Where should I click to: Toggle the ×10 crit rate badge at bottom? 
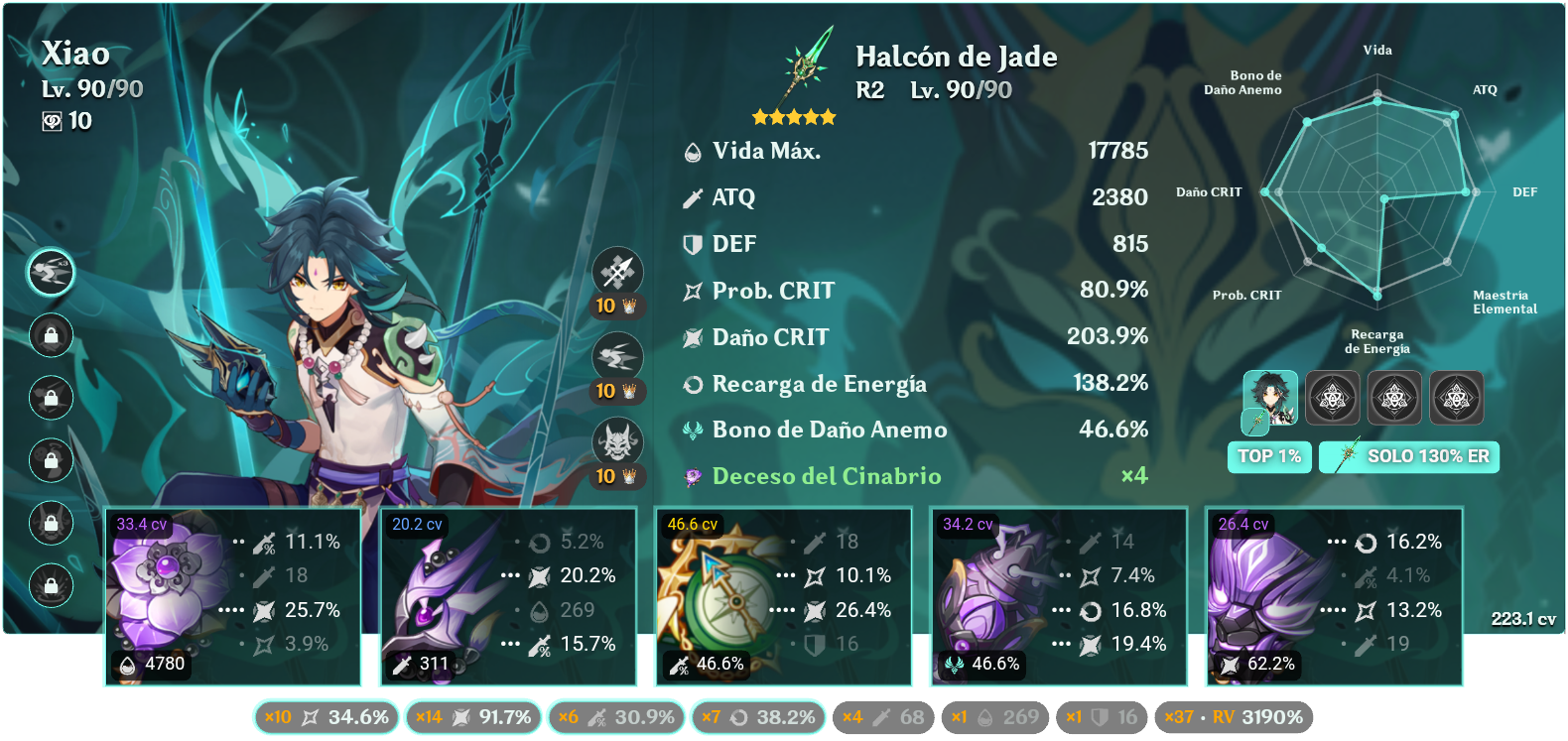click(327, 717)
